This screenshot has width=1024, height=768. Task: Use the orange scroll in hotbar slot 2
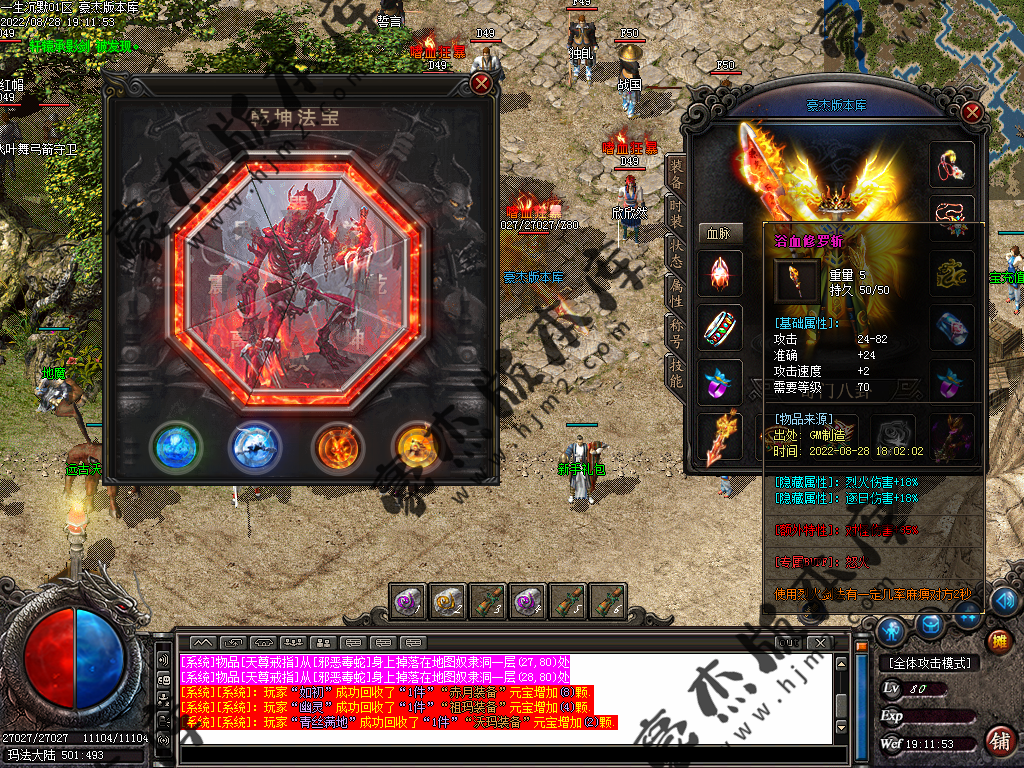click(447, 601)
